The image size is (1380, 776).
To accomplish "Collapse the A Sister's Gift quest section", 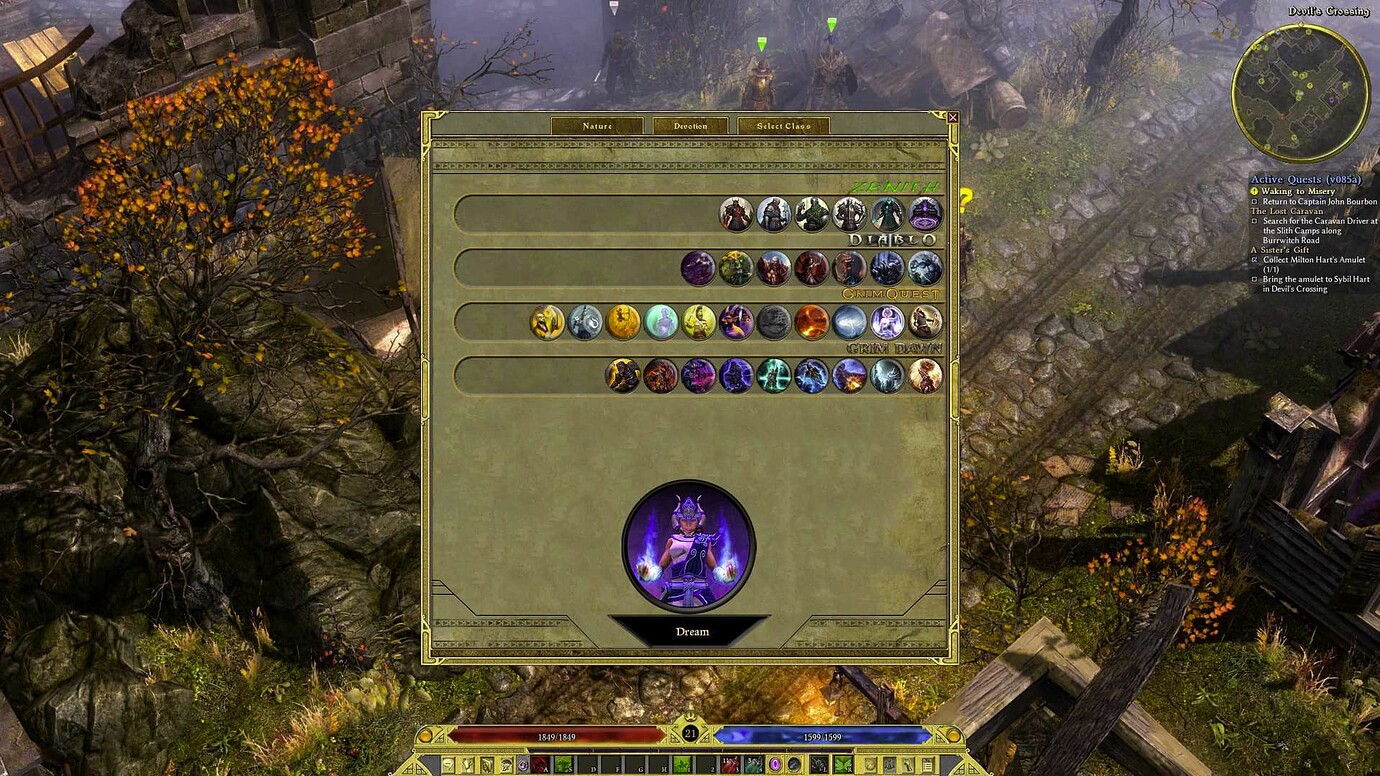I will click(x=1281, y=250).
